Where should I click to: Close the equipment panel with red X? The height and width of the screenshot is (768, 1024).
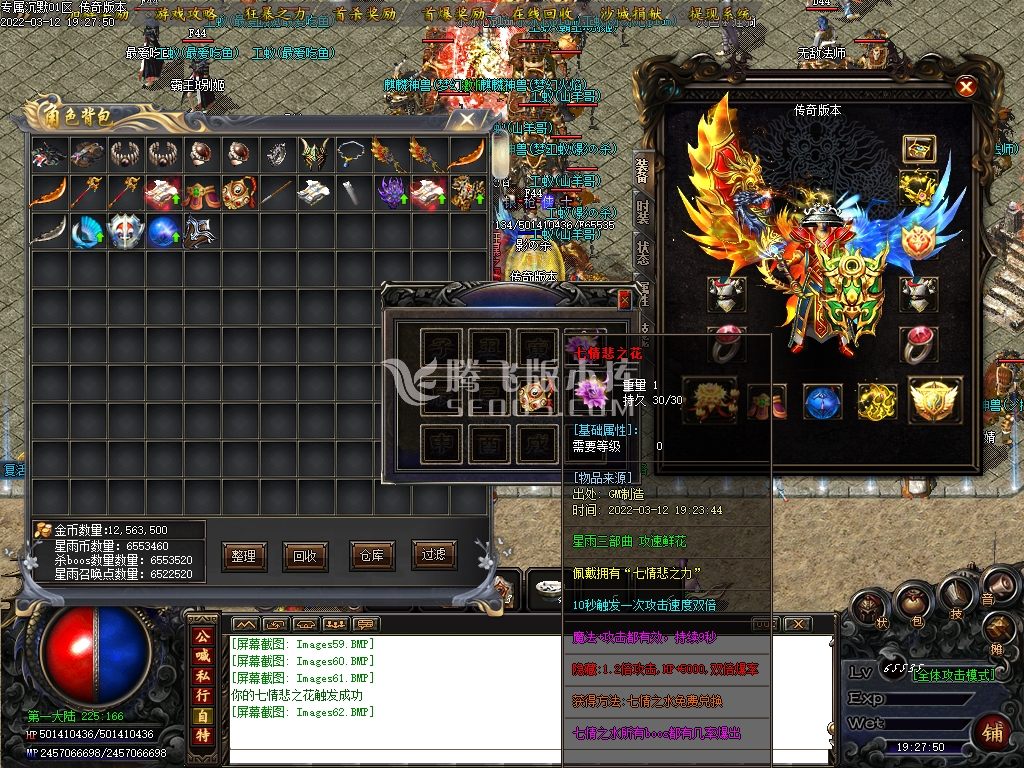point(966,87)
